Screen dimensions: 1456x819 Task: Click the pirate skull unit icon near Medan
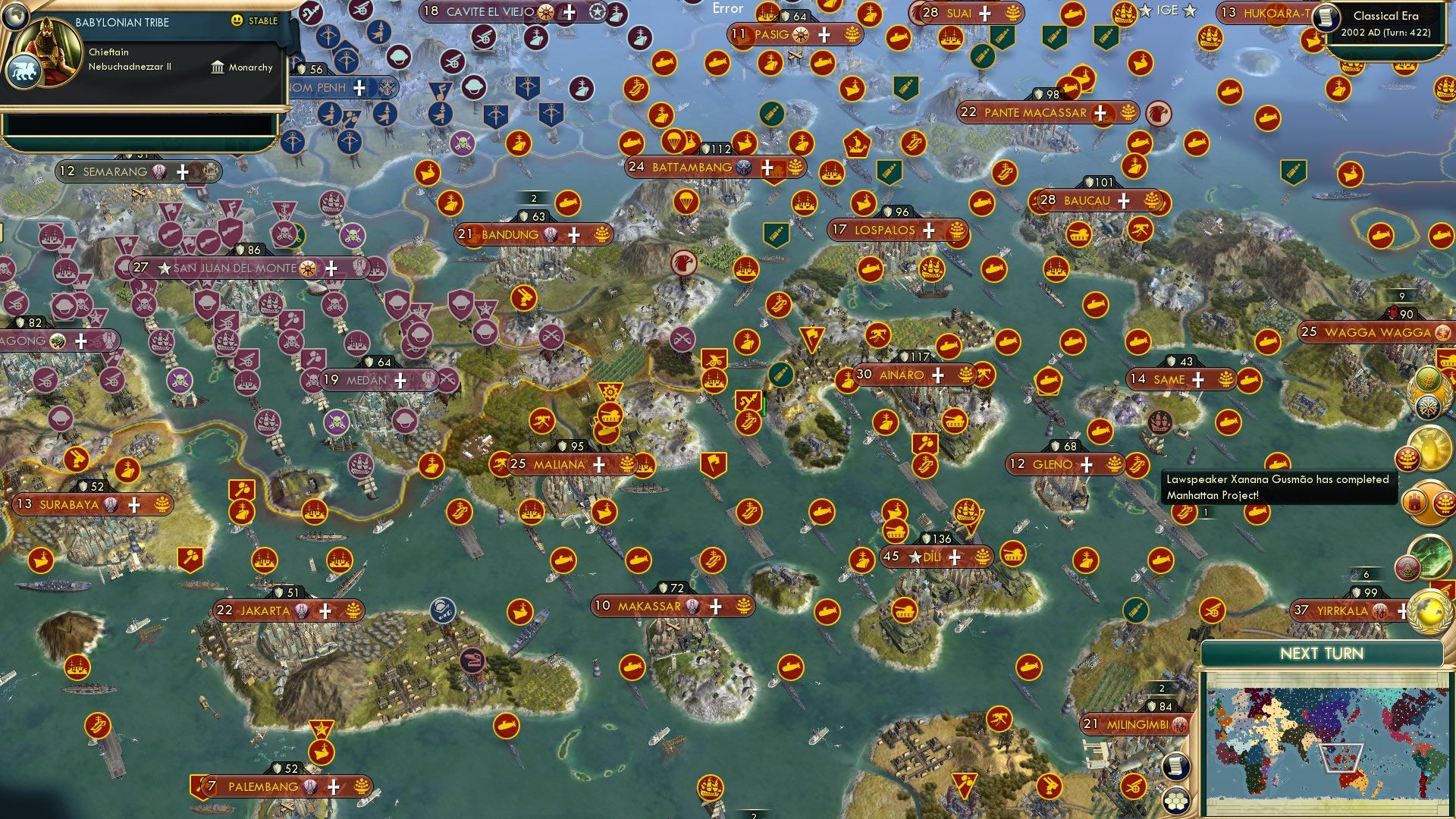pyautogui.click(x=313, y=379)
